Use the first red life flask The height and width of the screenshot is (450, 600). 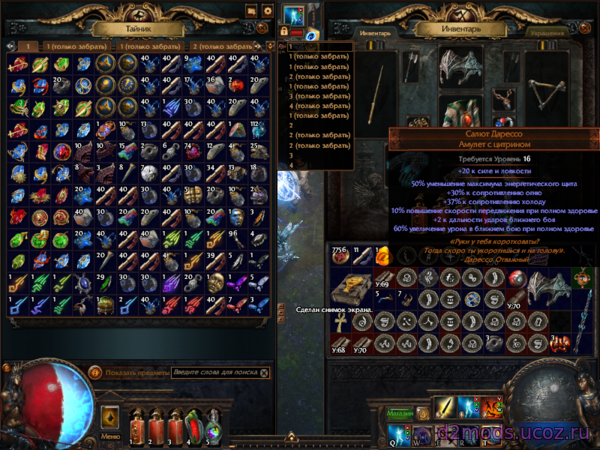[135, 425]
